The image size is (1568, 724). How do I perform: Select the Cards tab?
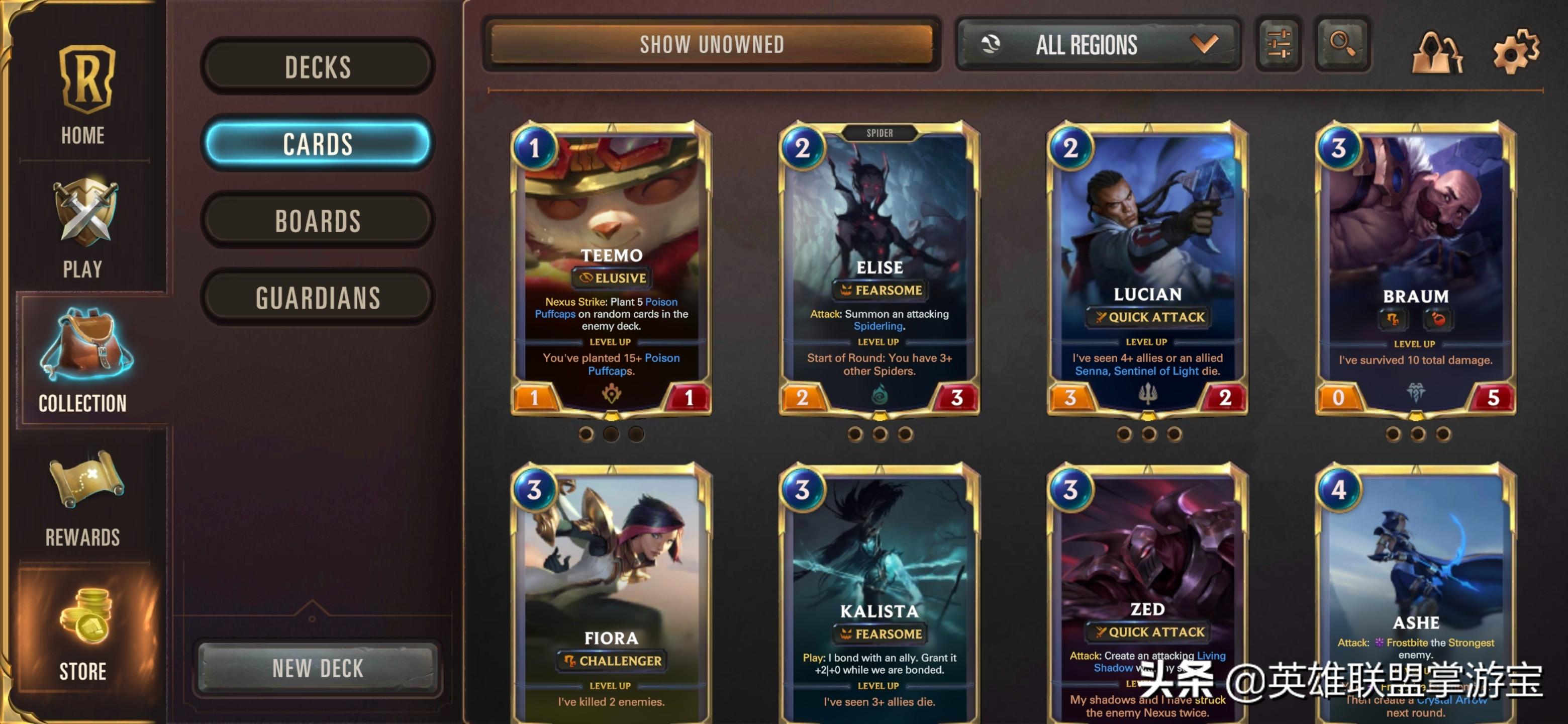coord(318,144)
